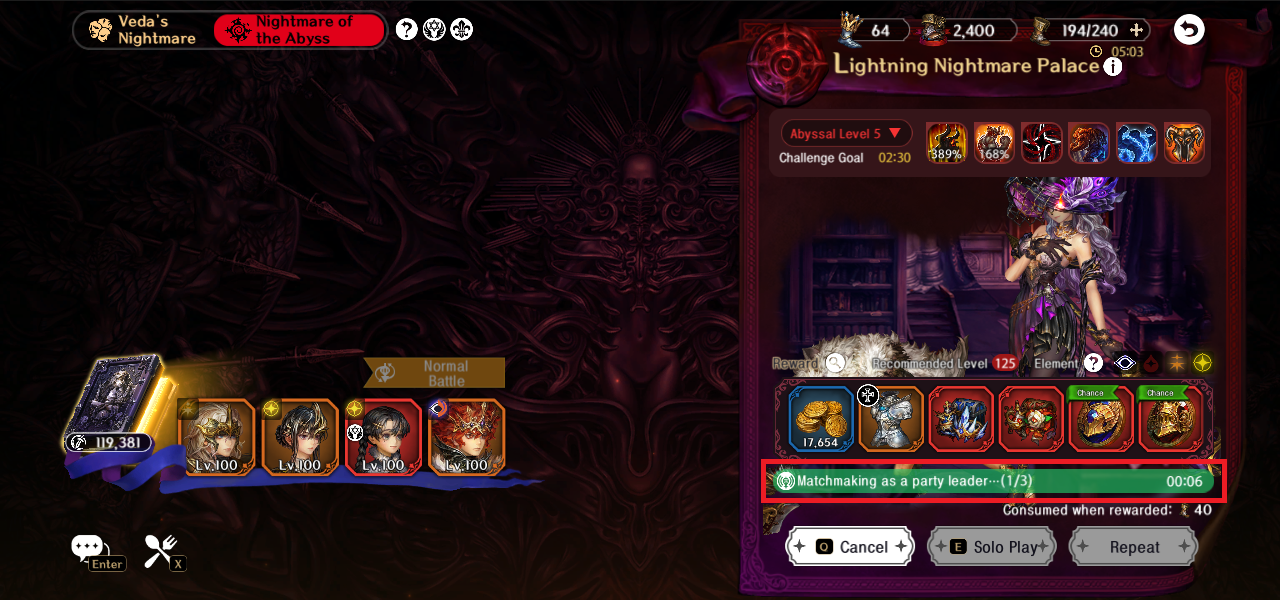Open the question mark help icon beside the tabs
Image resolution: width=1280 pixels, height=600 pixels.
pyautogui.click(x=406, y=30)
